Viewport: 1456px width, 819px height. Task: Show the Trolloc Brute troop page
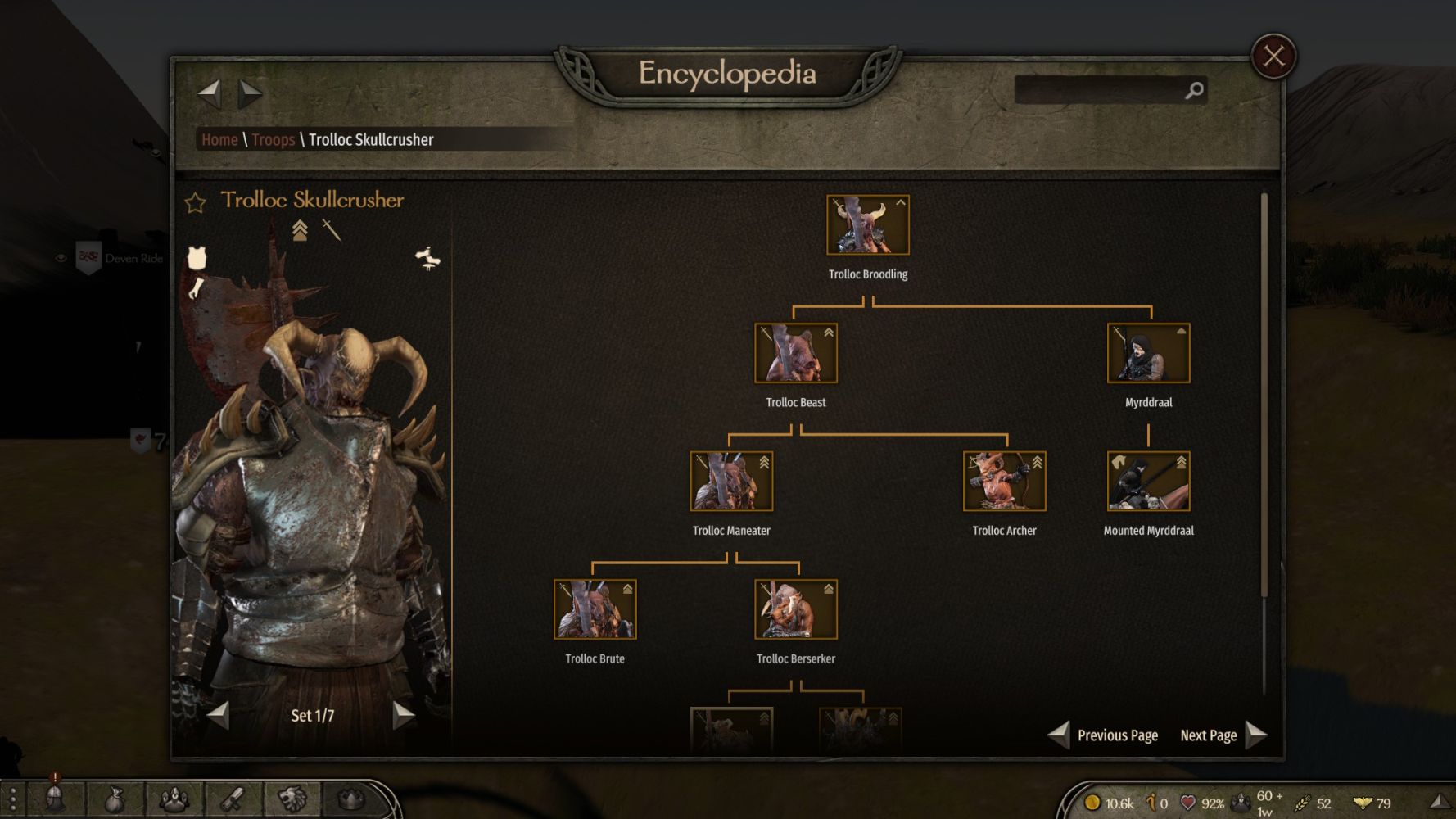click(595, 609)
